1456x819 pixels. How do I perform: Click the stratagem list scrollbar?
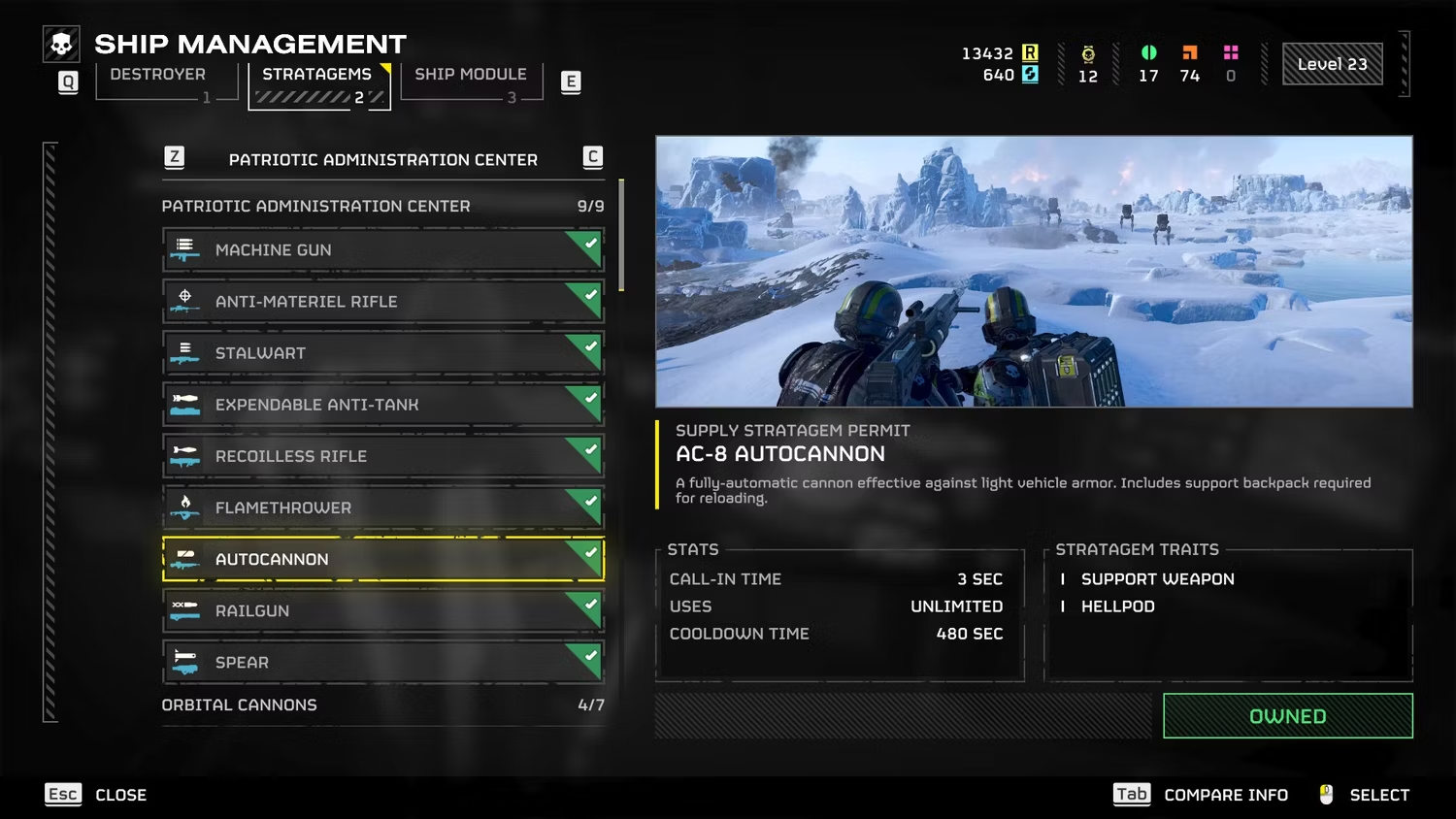click(x=621, y=235)
